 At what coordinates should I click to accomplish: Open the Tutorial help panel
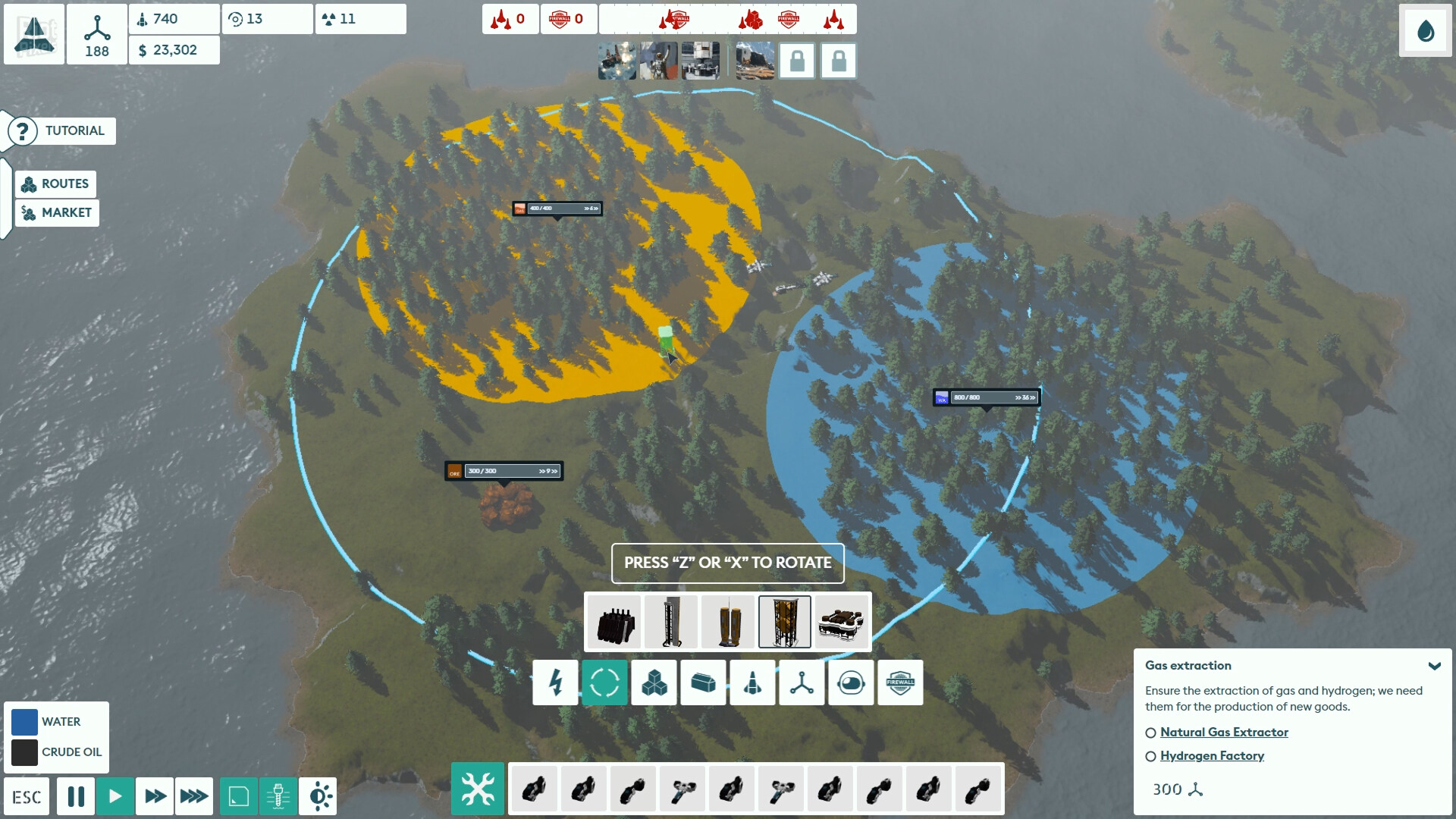point(62,131)
